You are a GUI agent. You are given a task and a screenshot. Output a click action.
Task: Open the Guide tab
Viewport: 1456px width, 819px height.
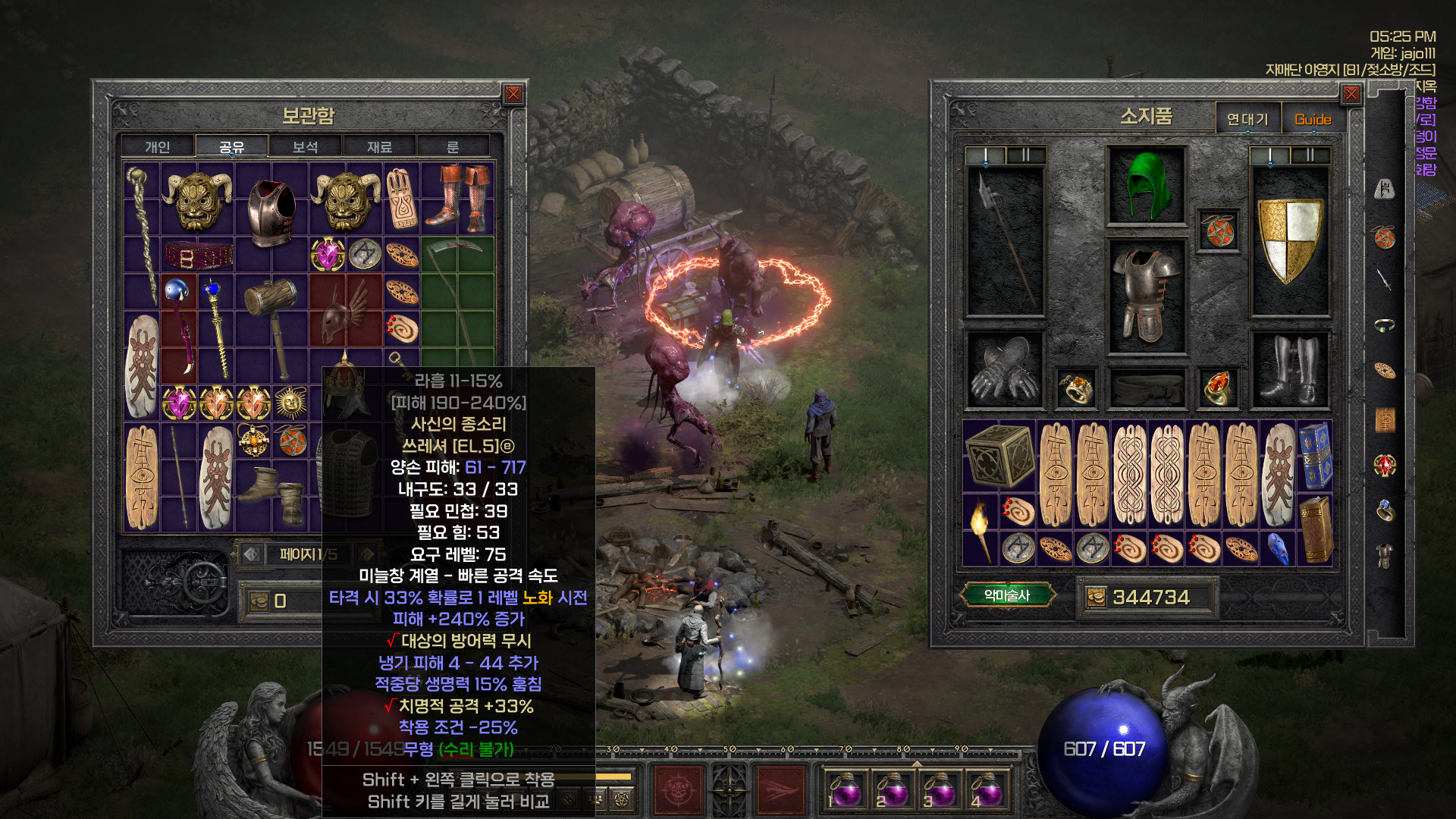click(x=1313, y=119)
